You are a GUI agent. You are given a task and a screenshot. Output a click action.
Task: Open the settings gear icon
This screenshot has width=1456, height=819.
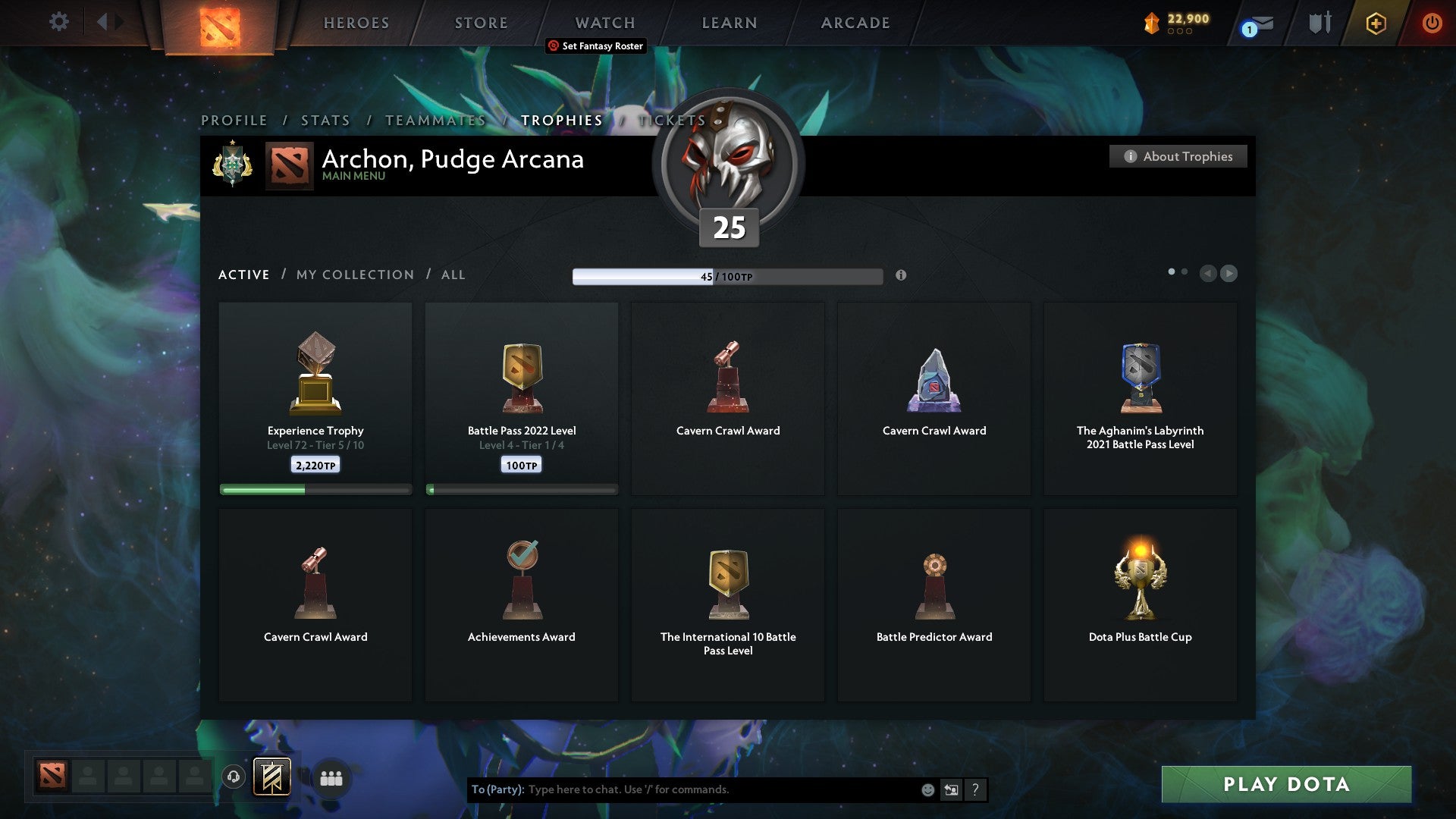click(58, 22)
